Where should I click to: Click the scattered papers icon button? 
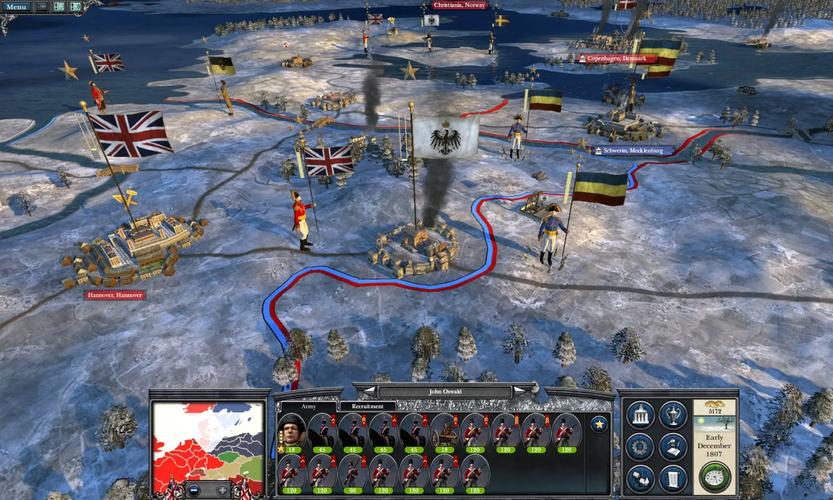point(641,477)
